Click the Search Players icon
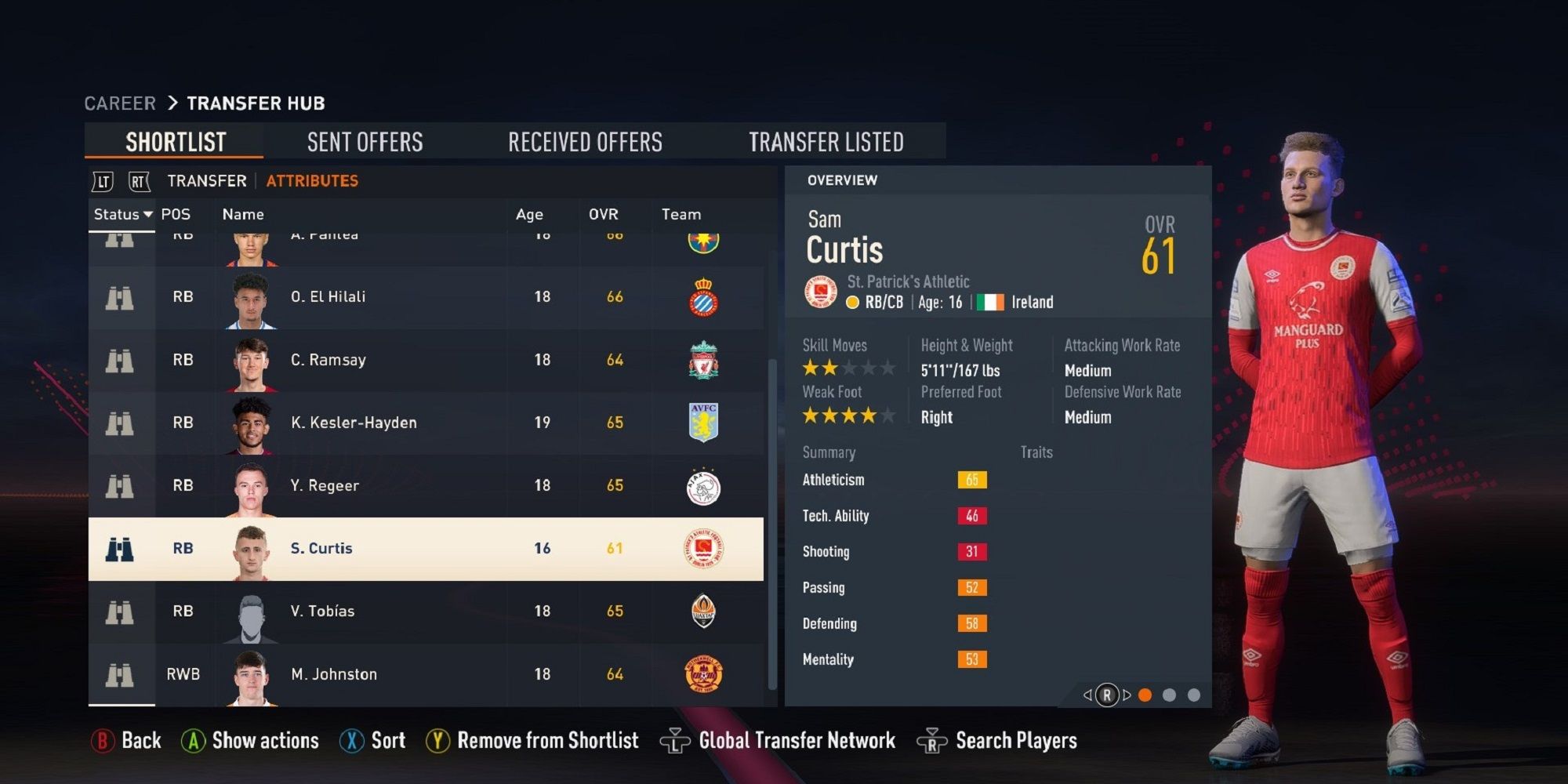 (933, 740)
